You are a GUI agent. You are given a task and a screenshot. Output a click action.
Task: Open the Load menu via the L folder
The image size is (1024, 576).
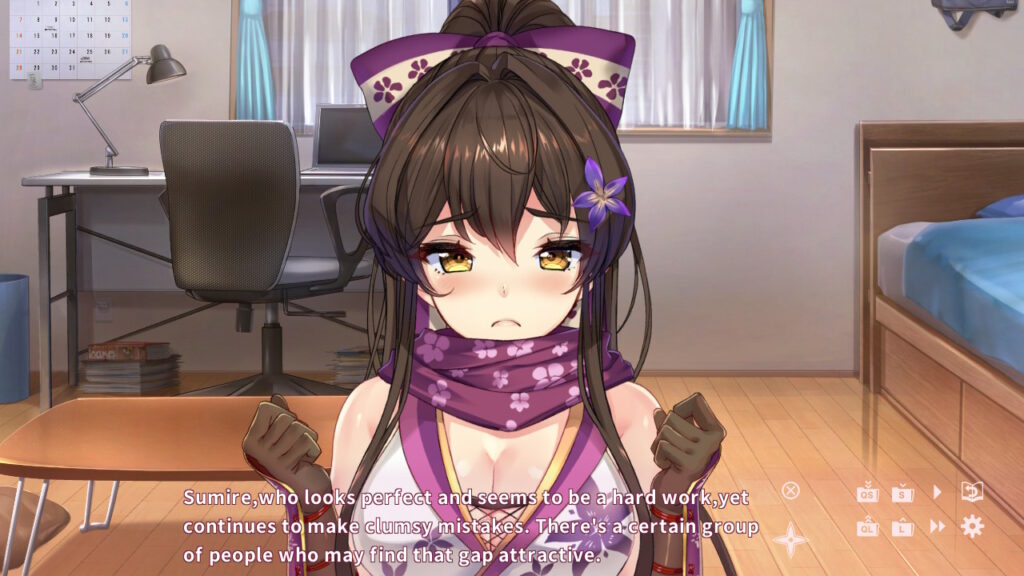(x=903, y=527)
